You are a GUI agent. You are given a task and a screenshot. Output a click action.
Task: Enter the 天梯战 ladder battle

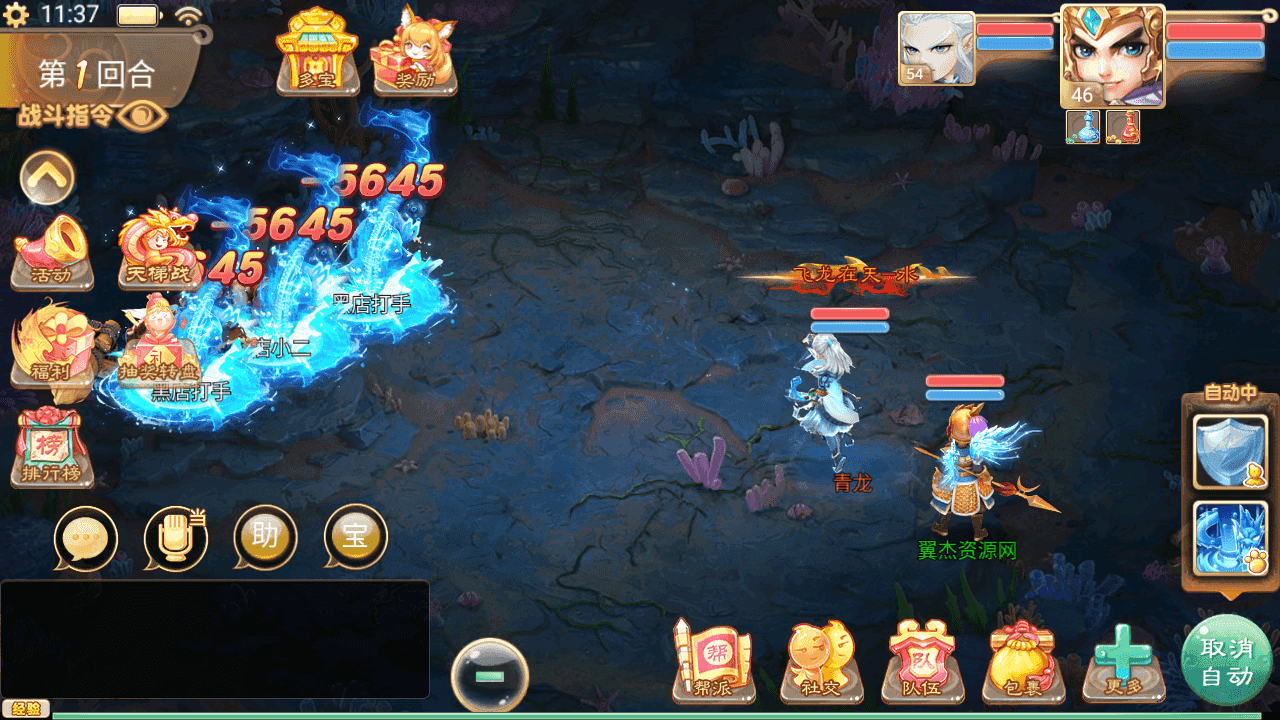click(x=158, y=248)
